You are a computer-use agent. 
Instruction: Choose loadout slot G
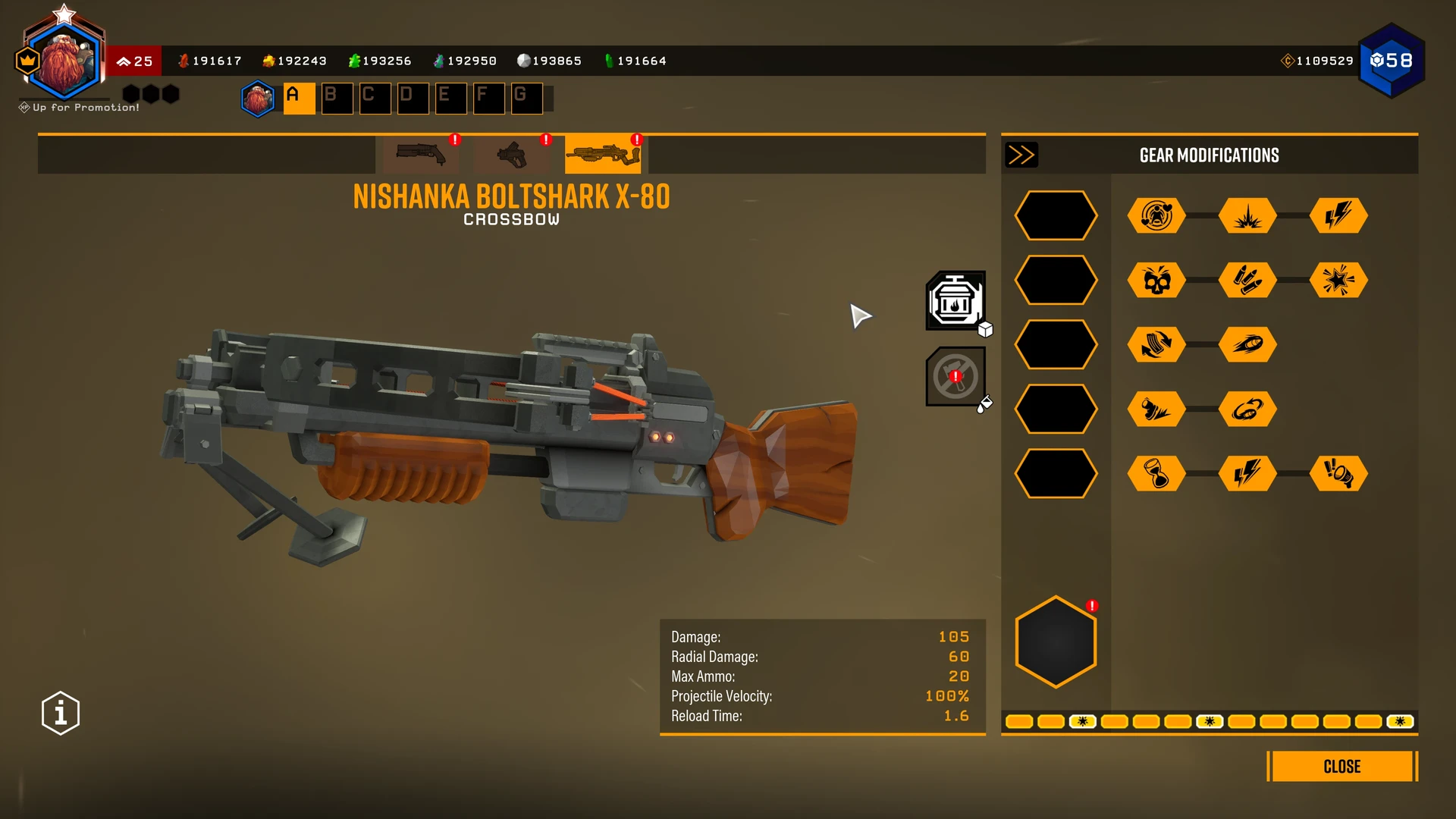tap(526, 99)
